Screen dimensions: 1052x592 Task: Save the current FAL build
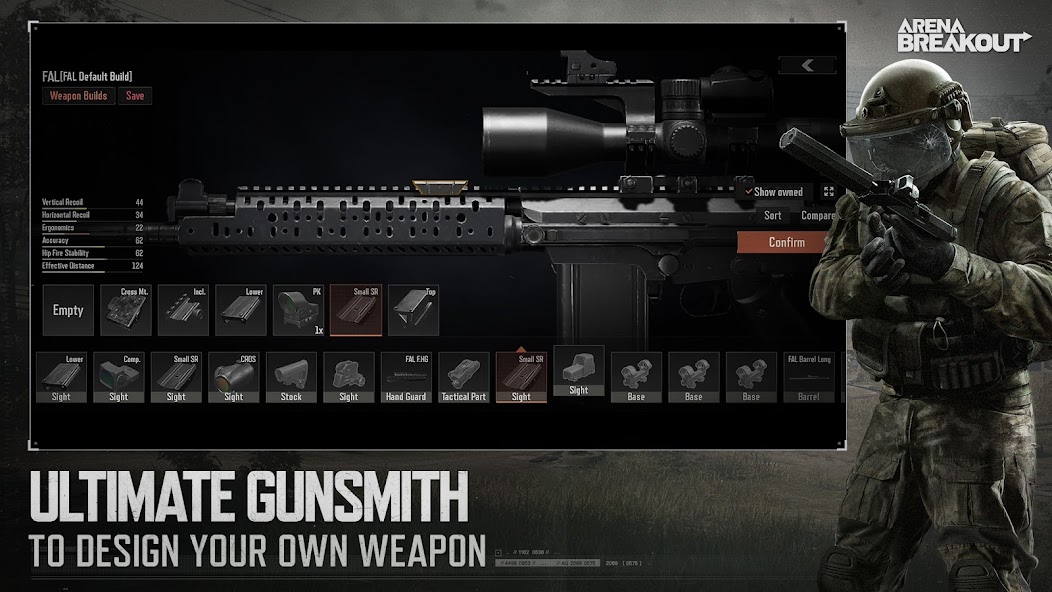point(134,96)
